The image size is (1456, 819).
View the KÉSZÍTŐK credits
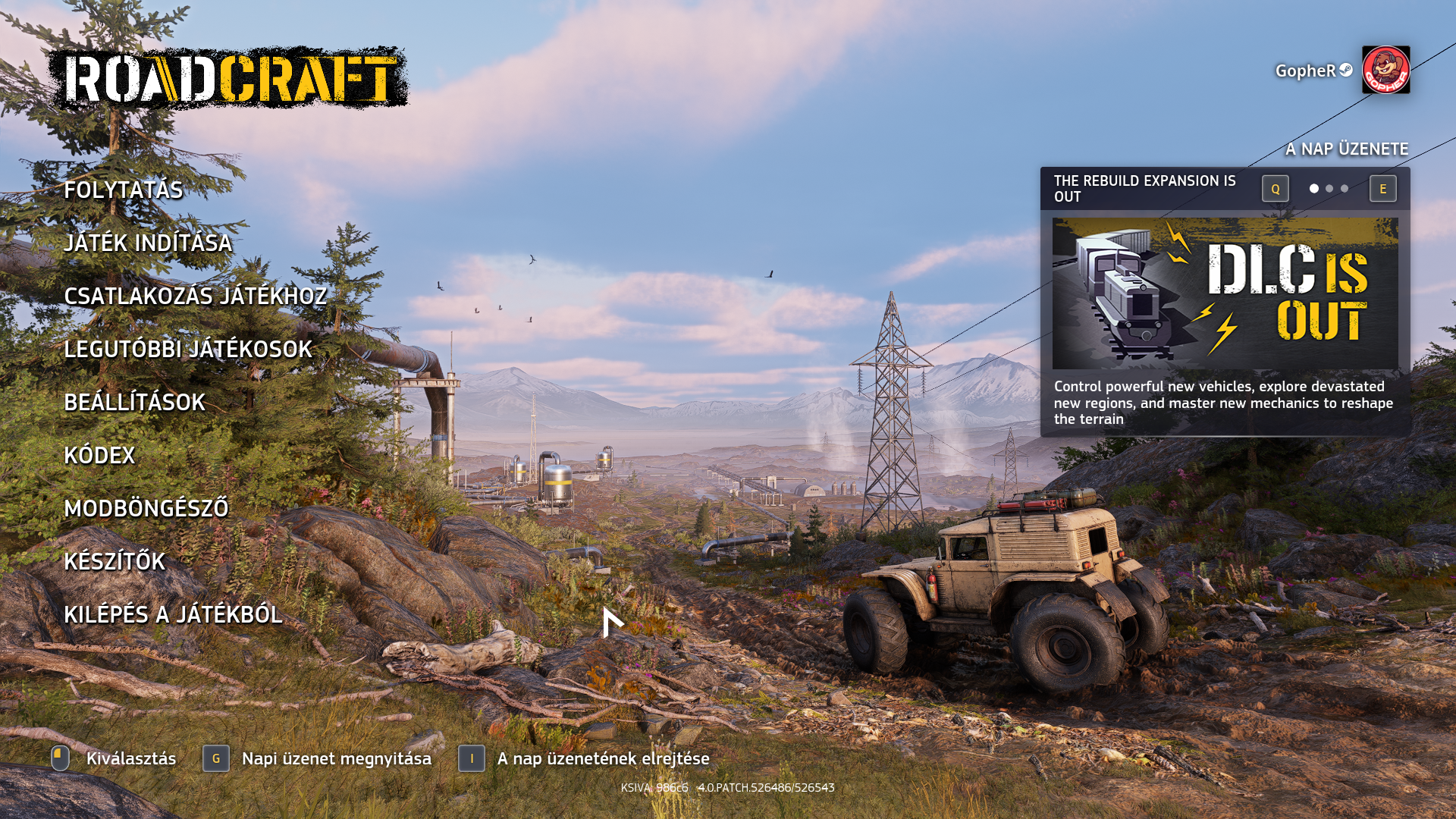[x=115, y=561]
